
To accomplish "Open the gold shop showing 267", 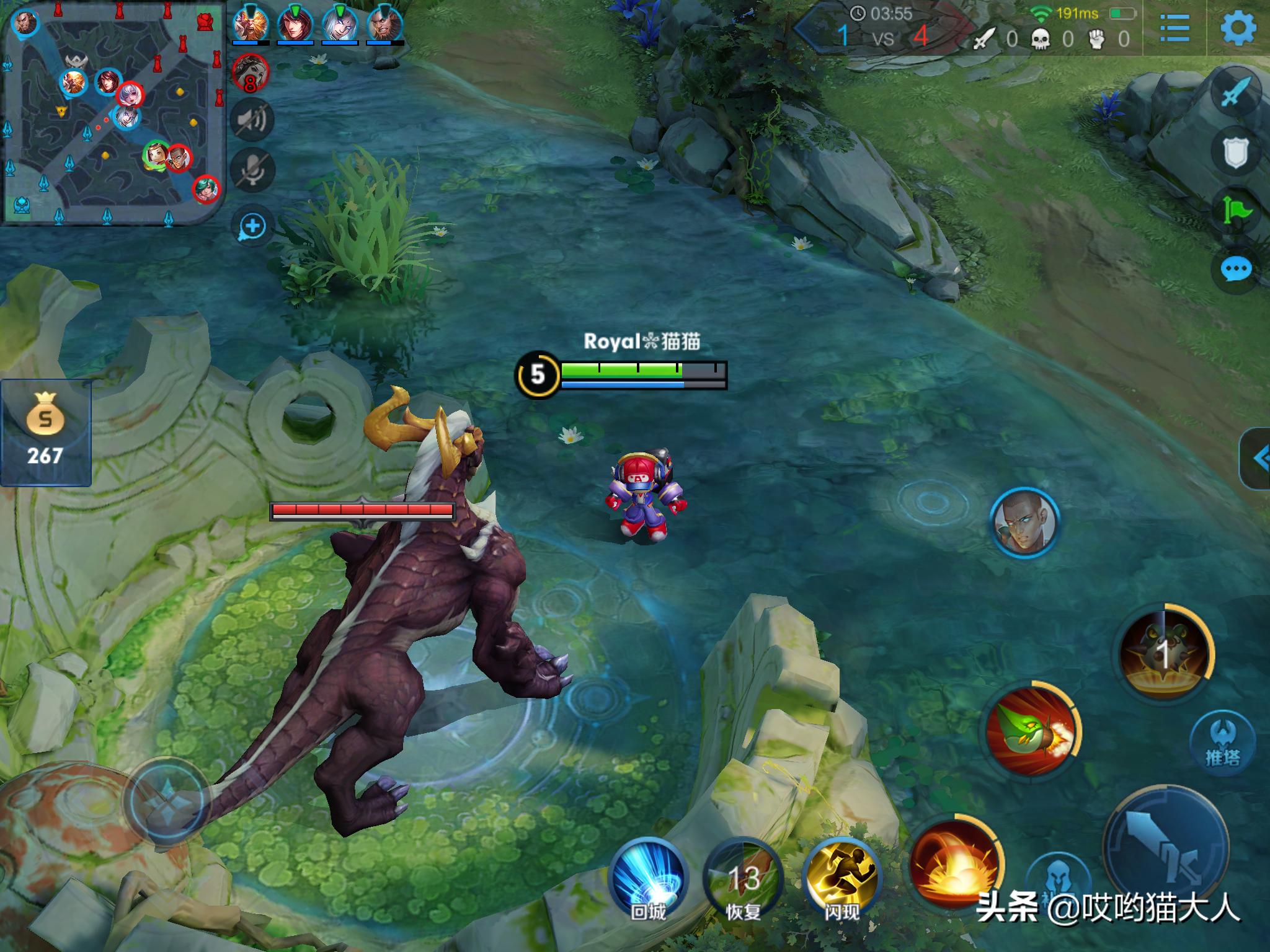I will 45,432.
